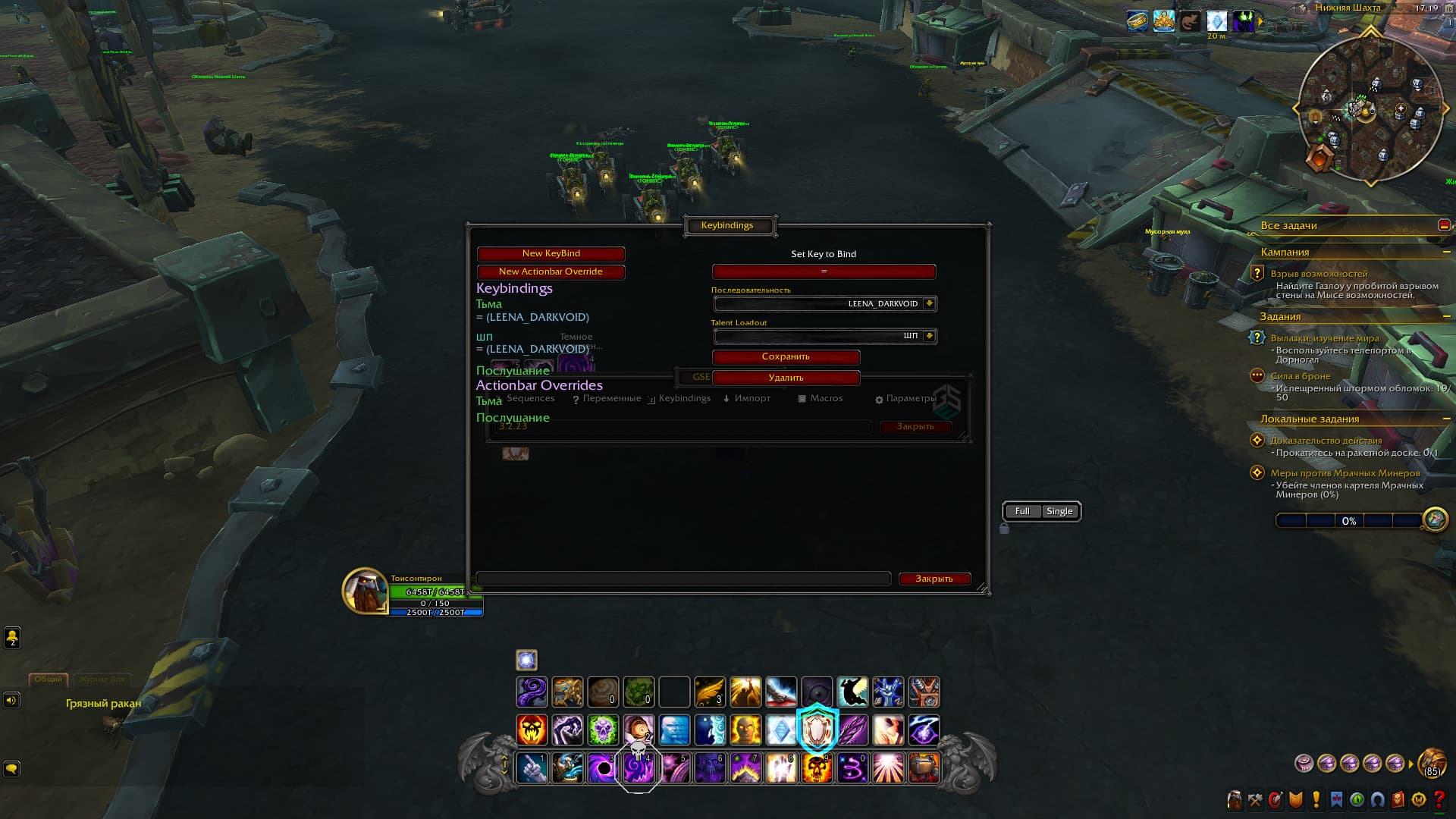Click the red Set Key to Bind field
Image resolution: width=1456 pixels, height=819 pixels.
[x=824, y=271]
